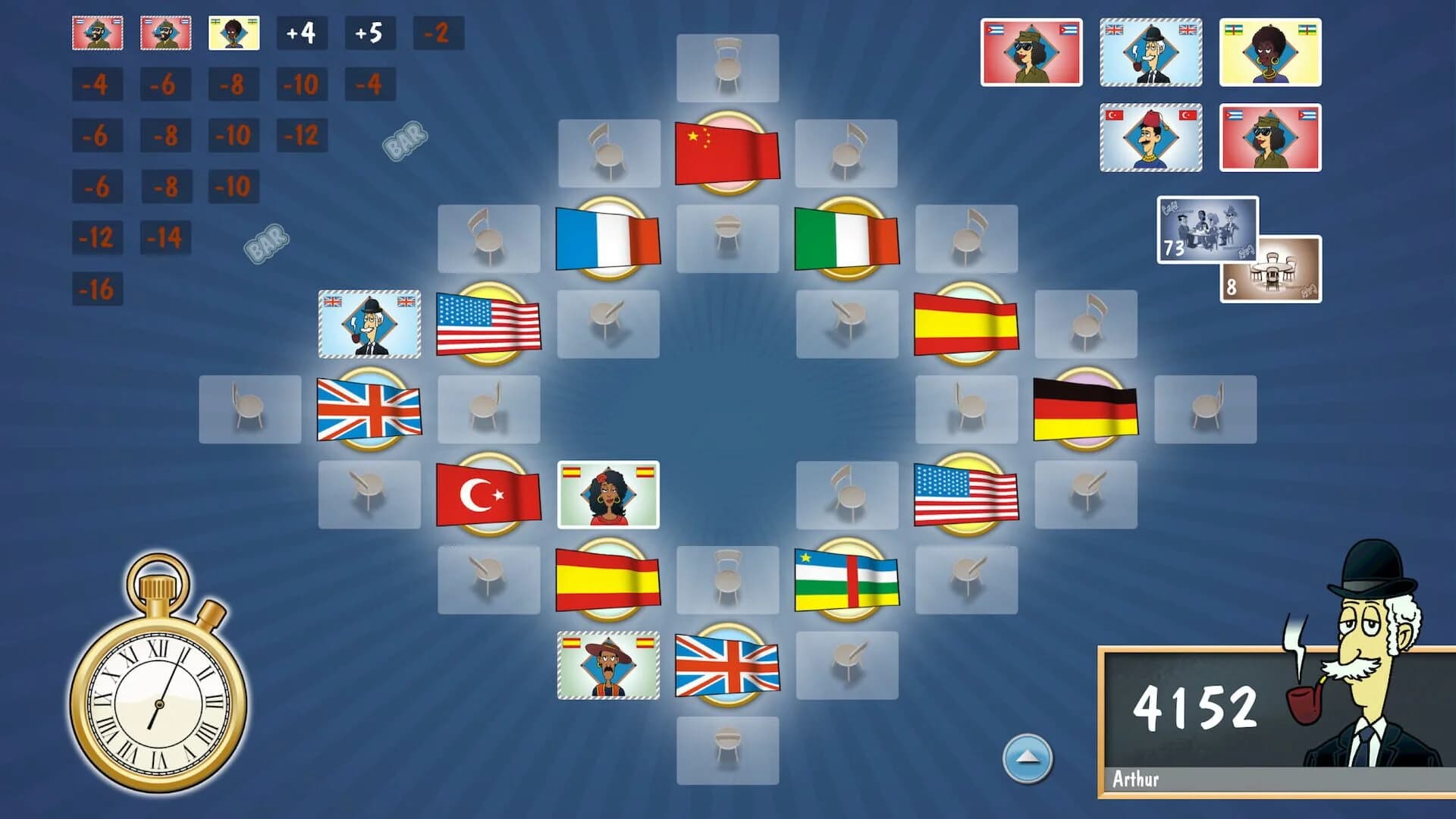Select the -2 tile at the top
1456x819 pixels.
tap(437, 33)
